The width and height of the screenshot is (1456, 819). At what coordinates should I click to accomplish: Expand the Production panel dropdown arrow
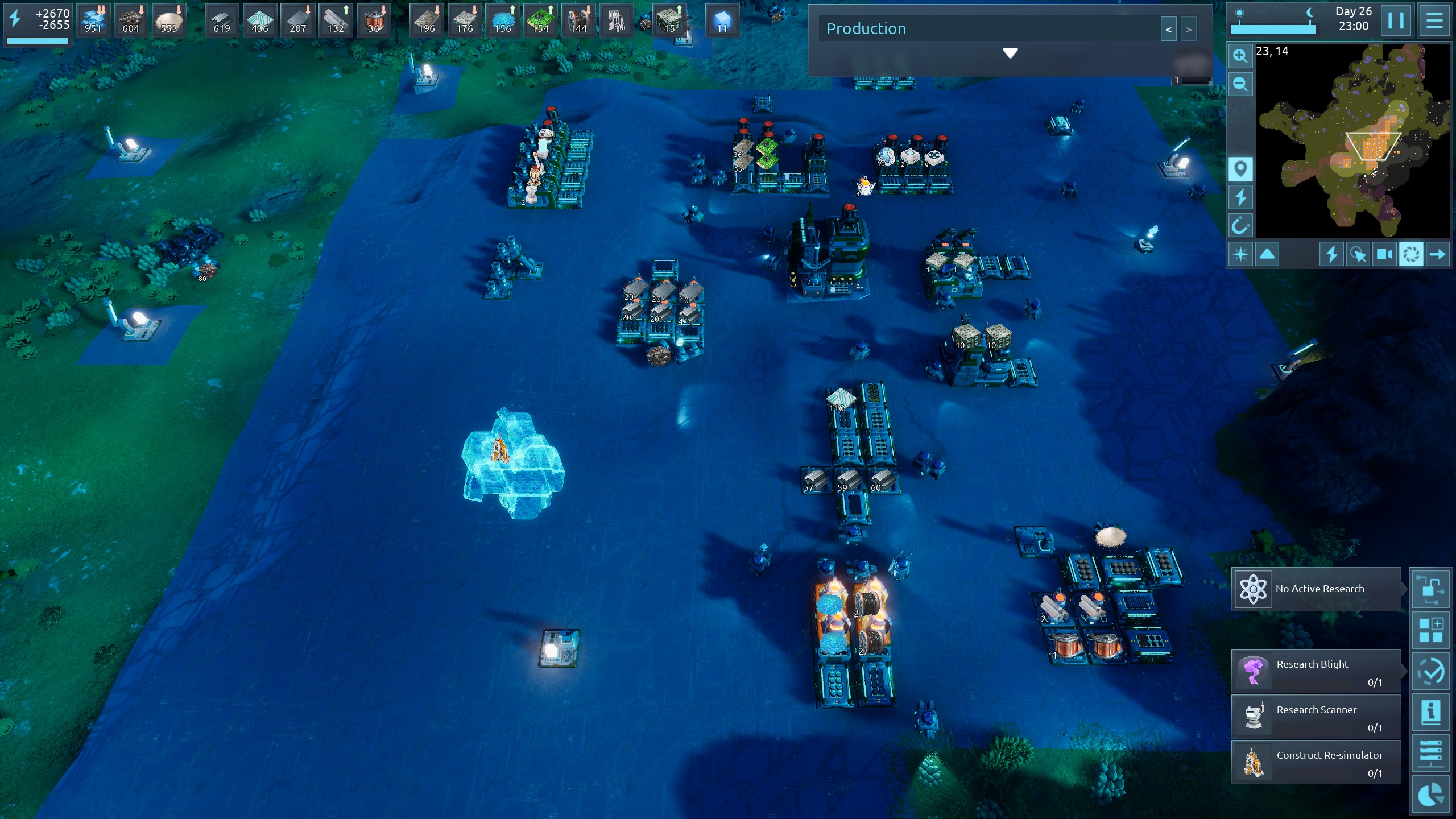click(x=1010, y=53)
